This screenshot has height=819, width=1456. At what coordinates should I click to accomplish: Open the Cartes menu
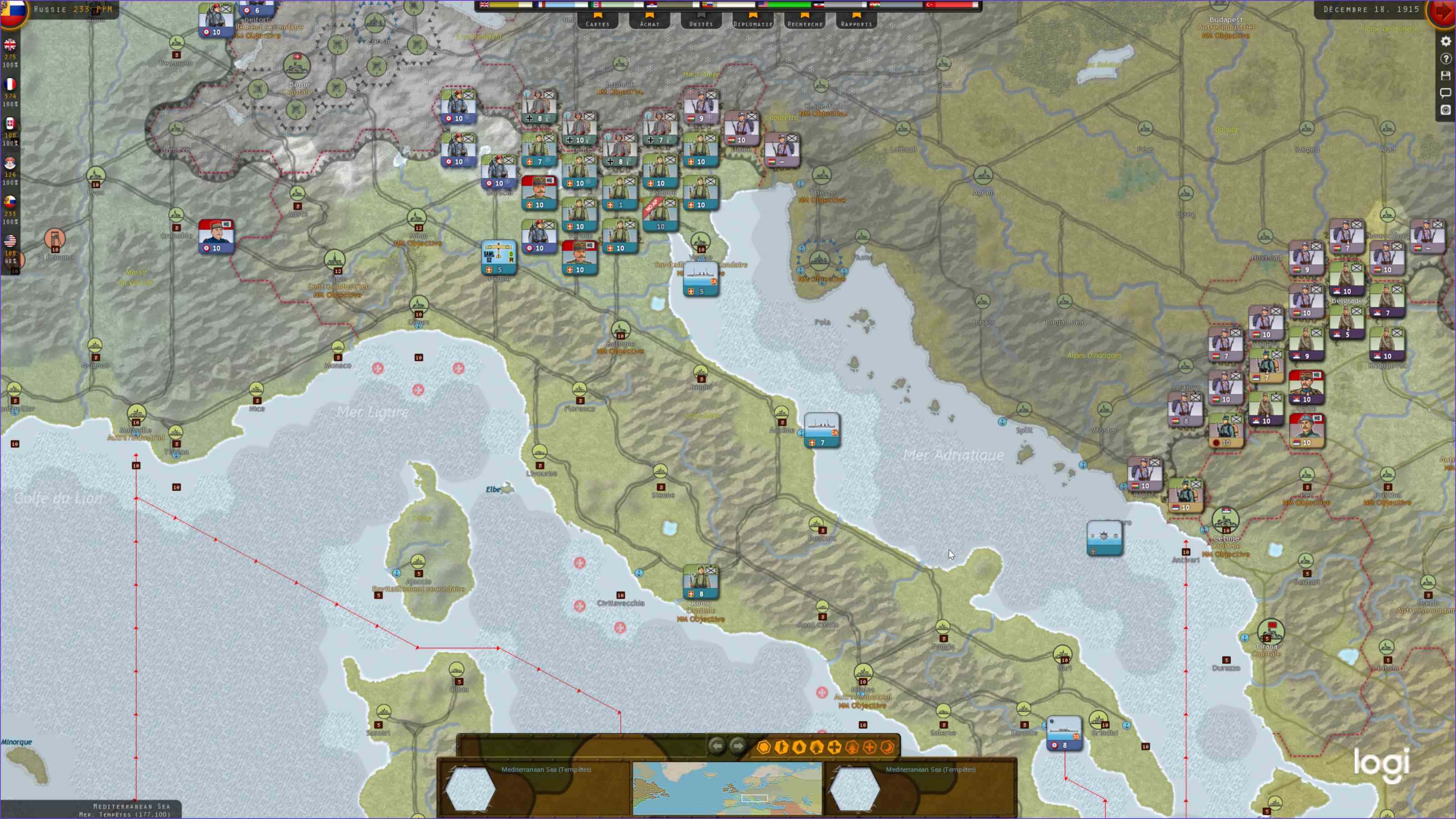coord(597,24)
